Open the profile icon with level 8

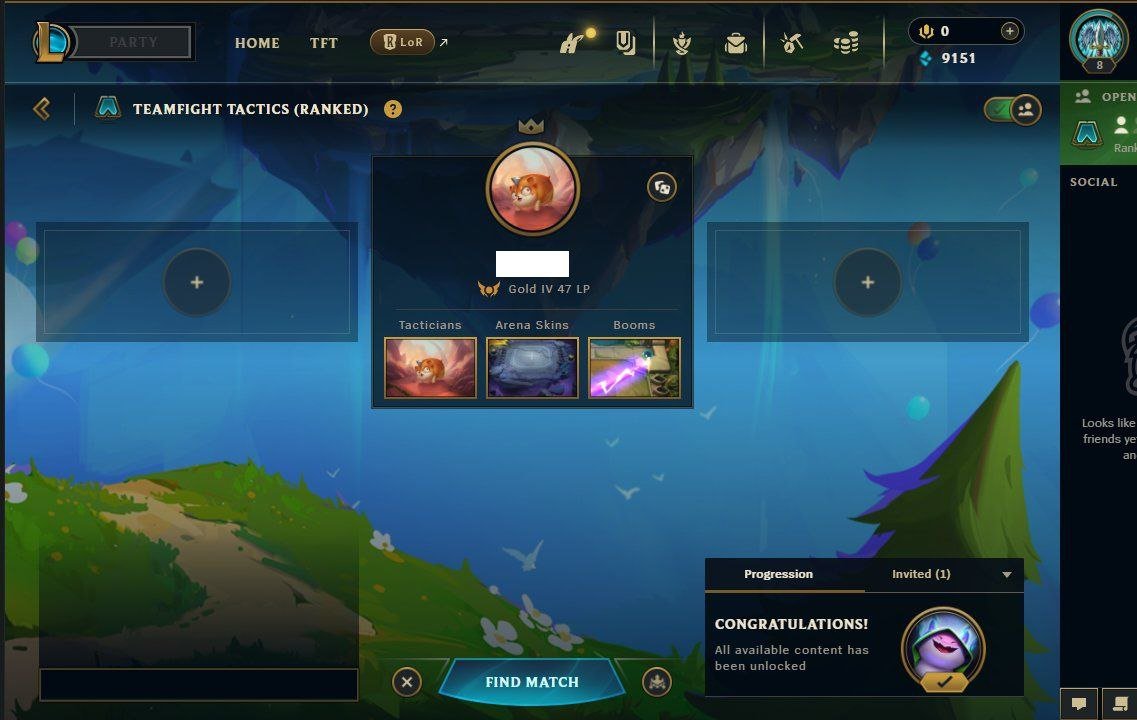(x=1099, y=40)
